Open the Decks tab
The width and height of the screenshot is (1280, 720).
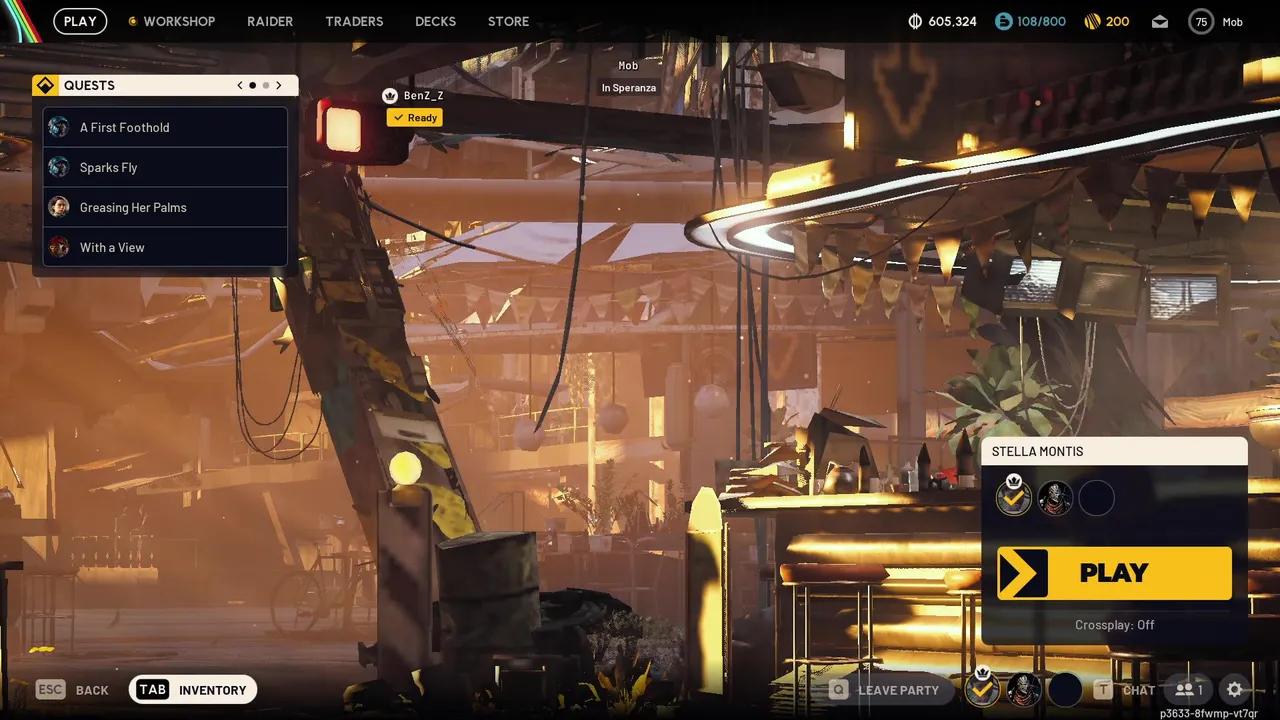435,21
